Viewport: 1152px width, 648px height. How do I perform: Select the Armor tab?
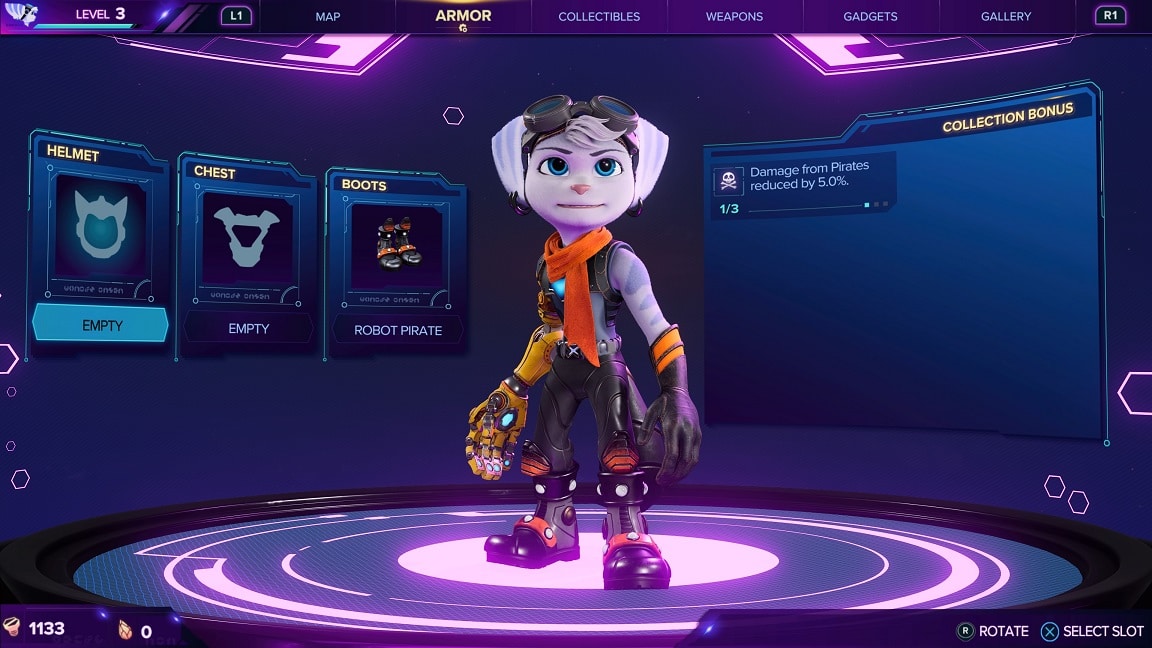(463, 16)
